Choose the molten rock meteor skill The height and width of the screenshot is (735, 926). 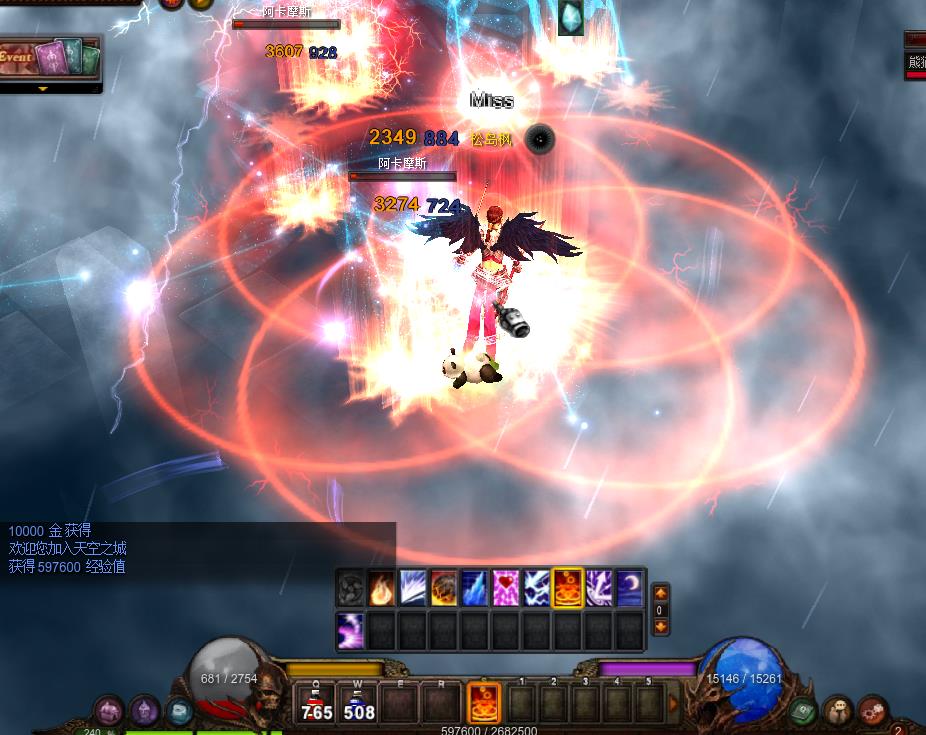tap(443, 587)
